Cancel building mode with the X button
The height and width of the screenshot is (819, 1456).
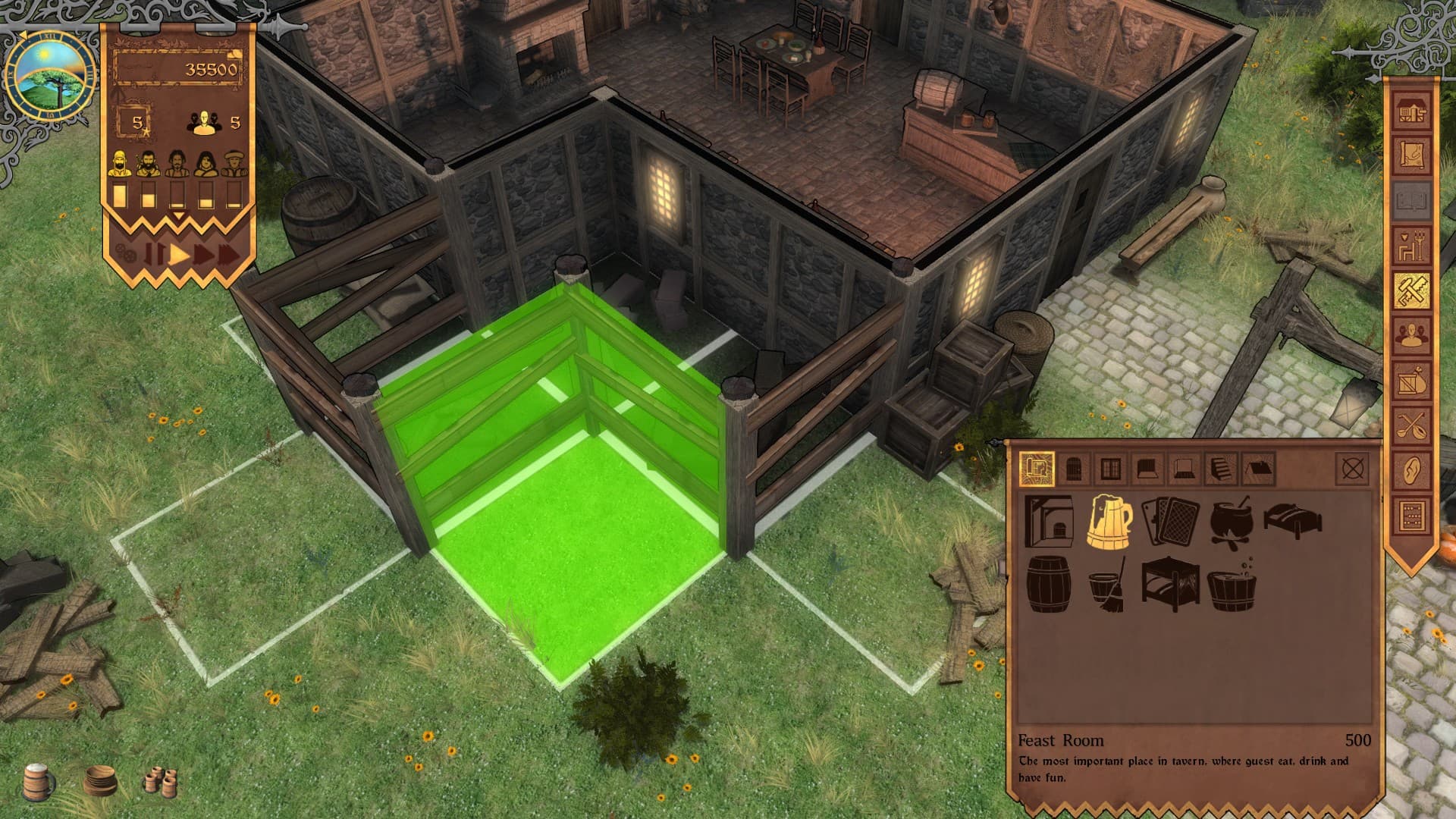(x=1350, y=470)
